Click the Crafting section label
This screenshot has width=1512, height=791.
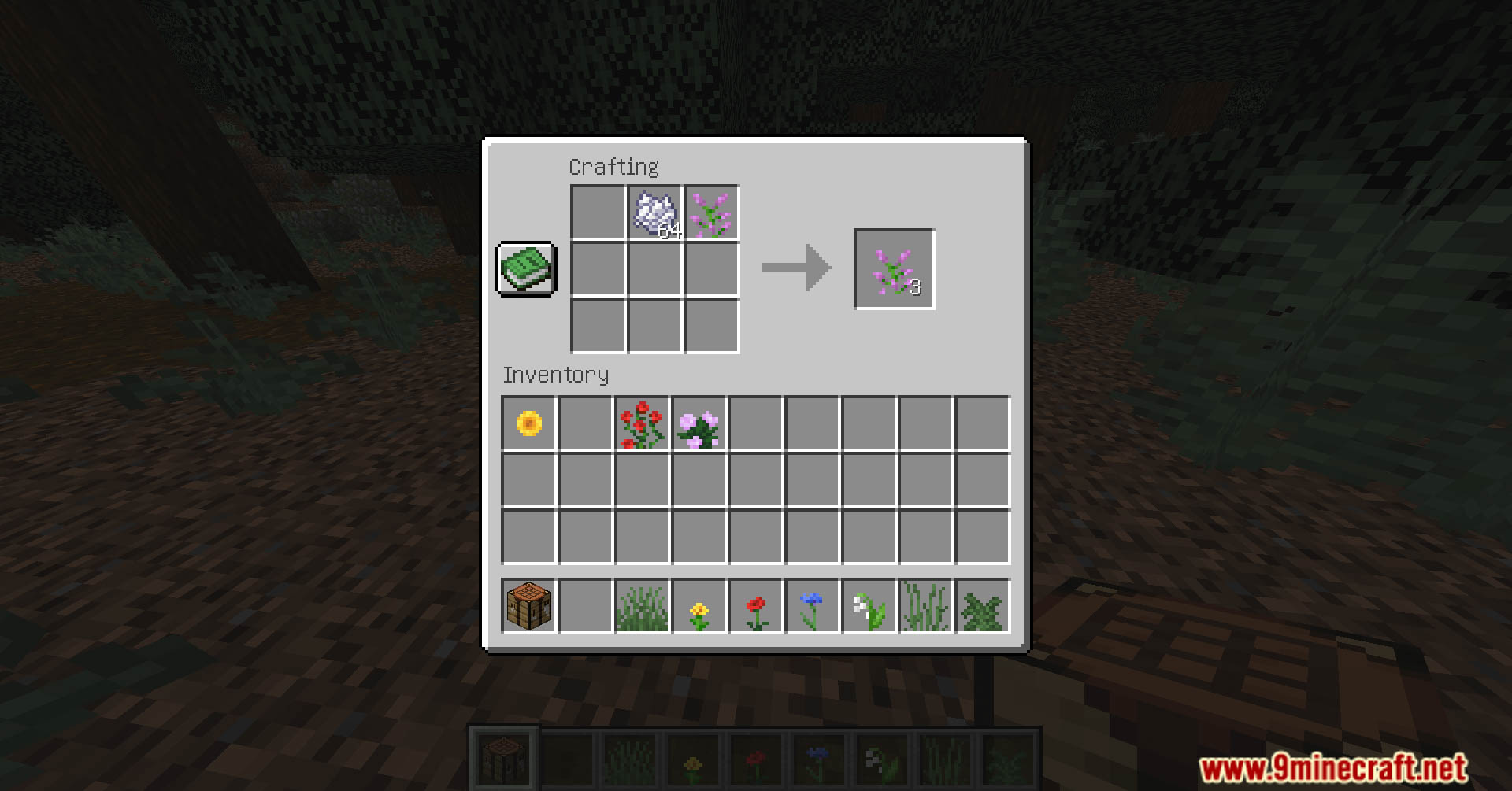click(615, 167)
